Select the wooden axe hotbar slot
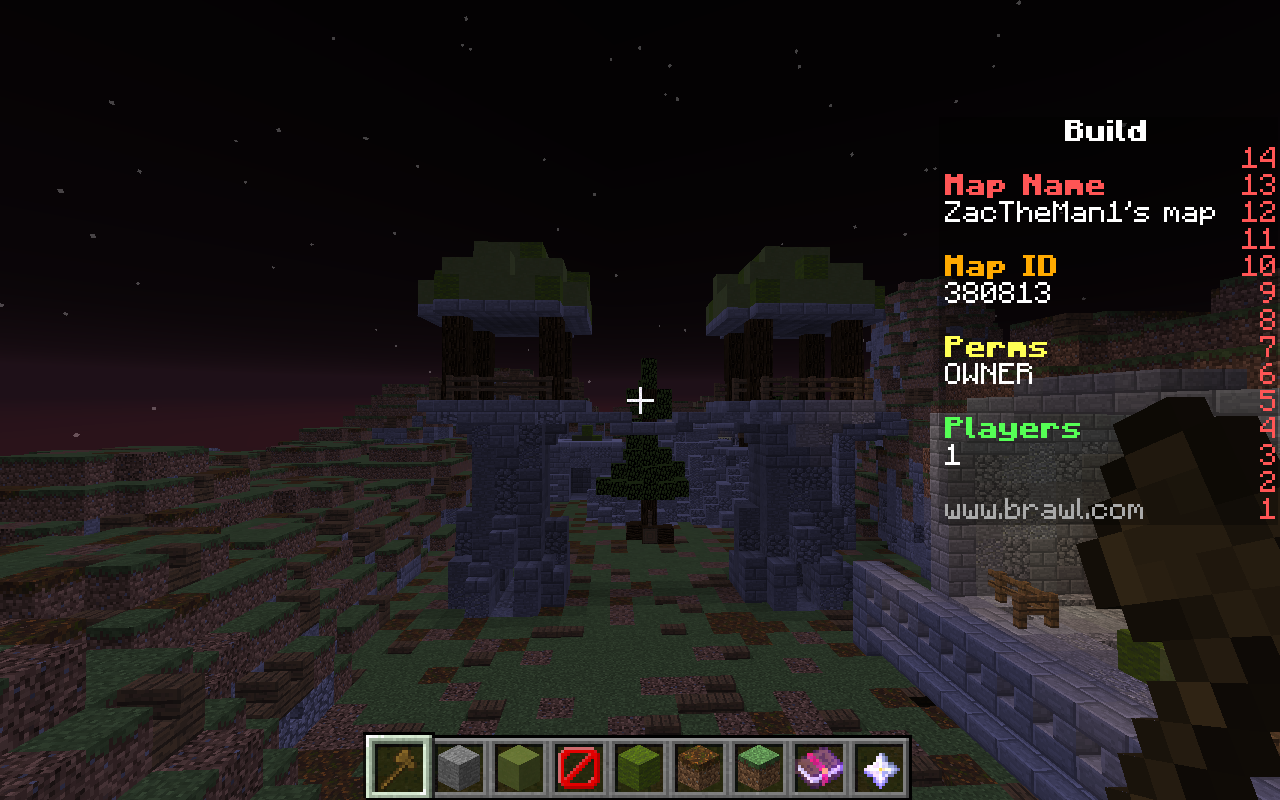 (399, 768)
